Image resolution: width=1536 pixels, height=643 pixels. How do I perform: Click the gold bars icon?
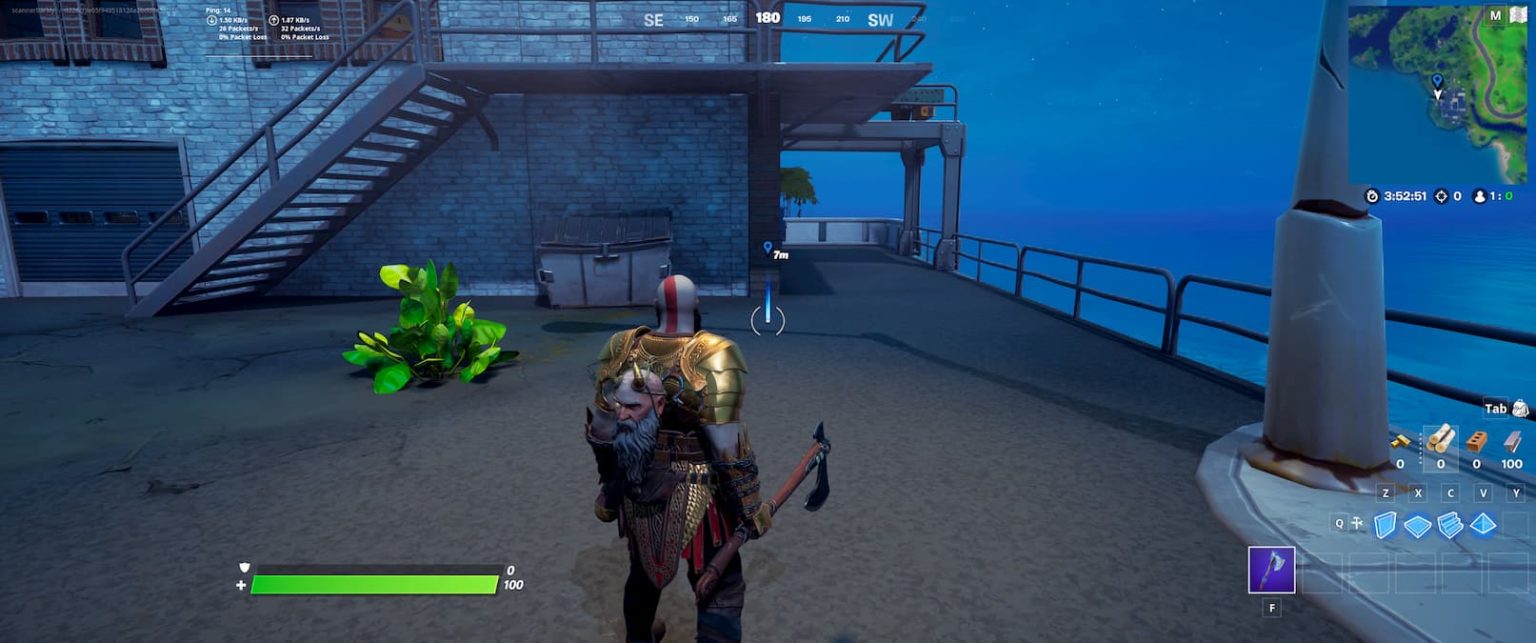click(1400, 441)
